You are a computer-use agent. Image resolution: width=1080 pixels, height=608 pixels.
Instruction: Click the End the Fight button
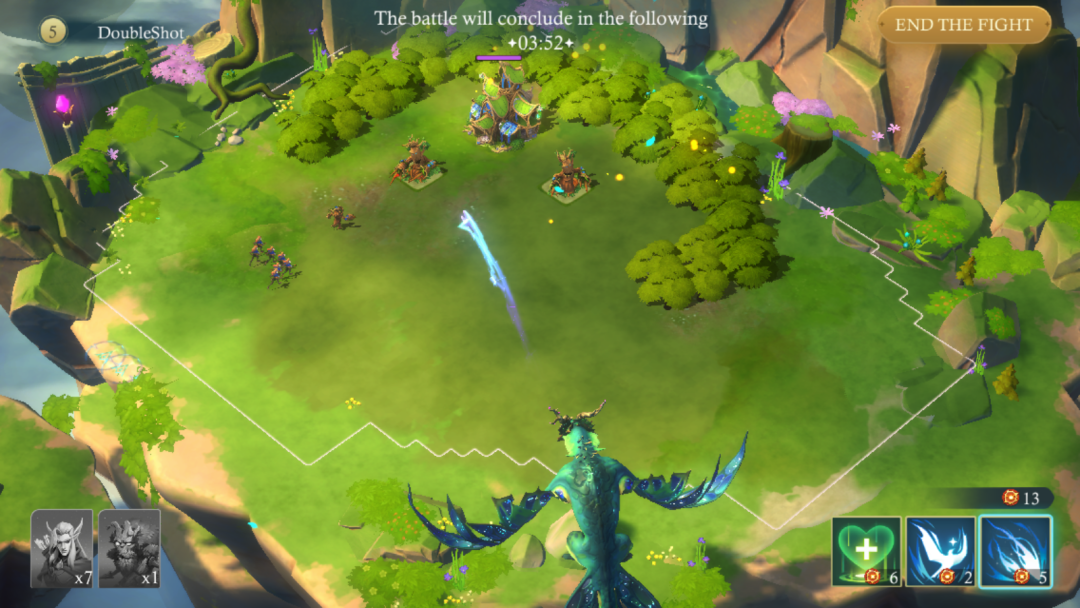pos(964,25)
